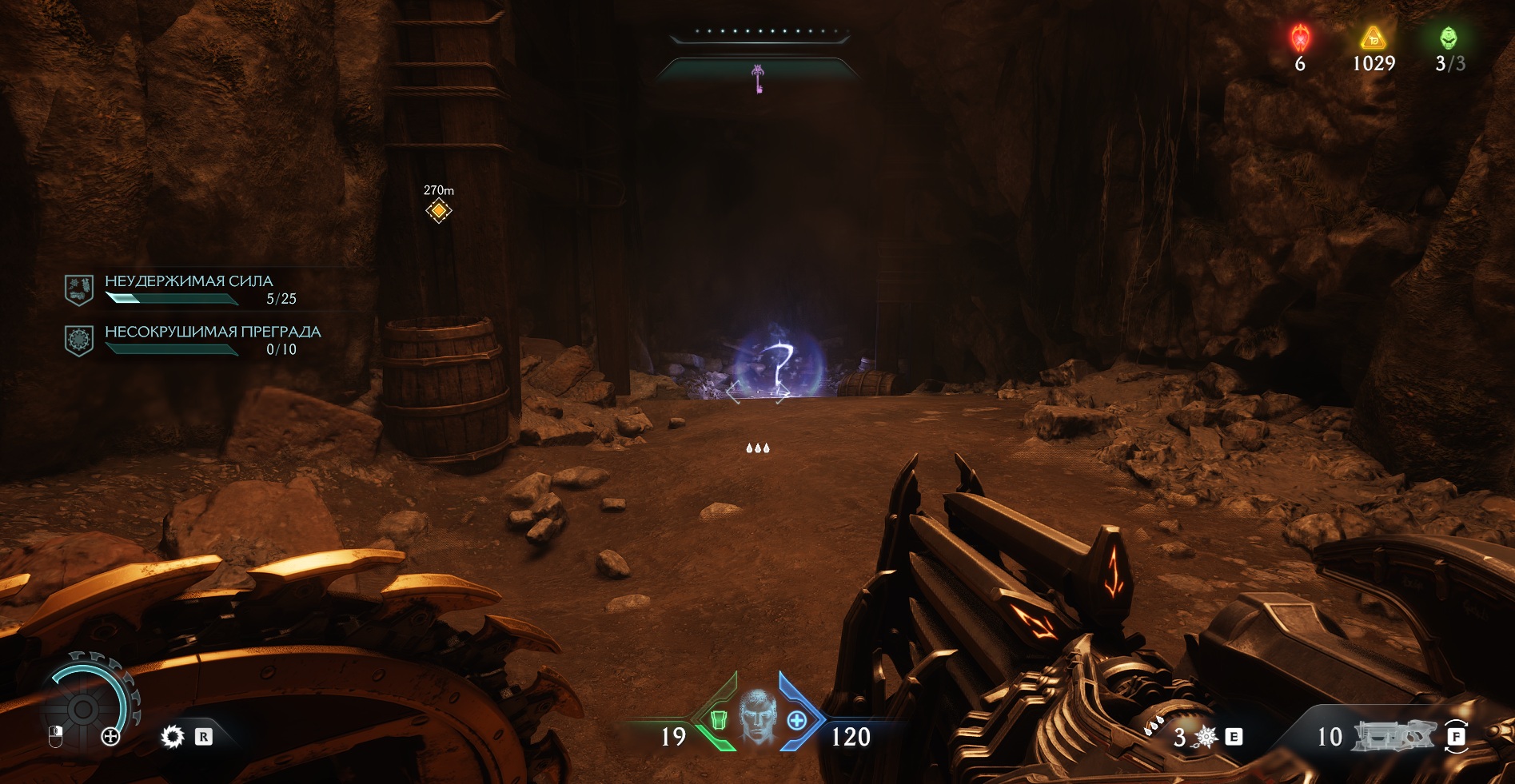Click the red demon currency icon
The image size is (1515, 784).
[1301, 38]
